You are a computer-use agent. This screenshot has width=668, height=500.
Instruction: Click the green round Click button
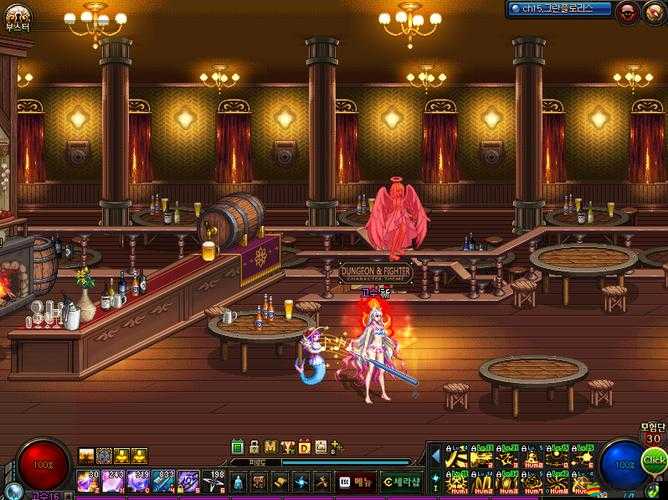click(x=653, y=460)
